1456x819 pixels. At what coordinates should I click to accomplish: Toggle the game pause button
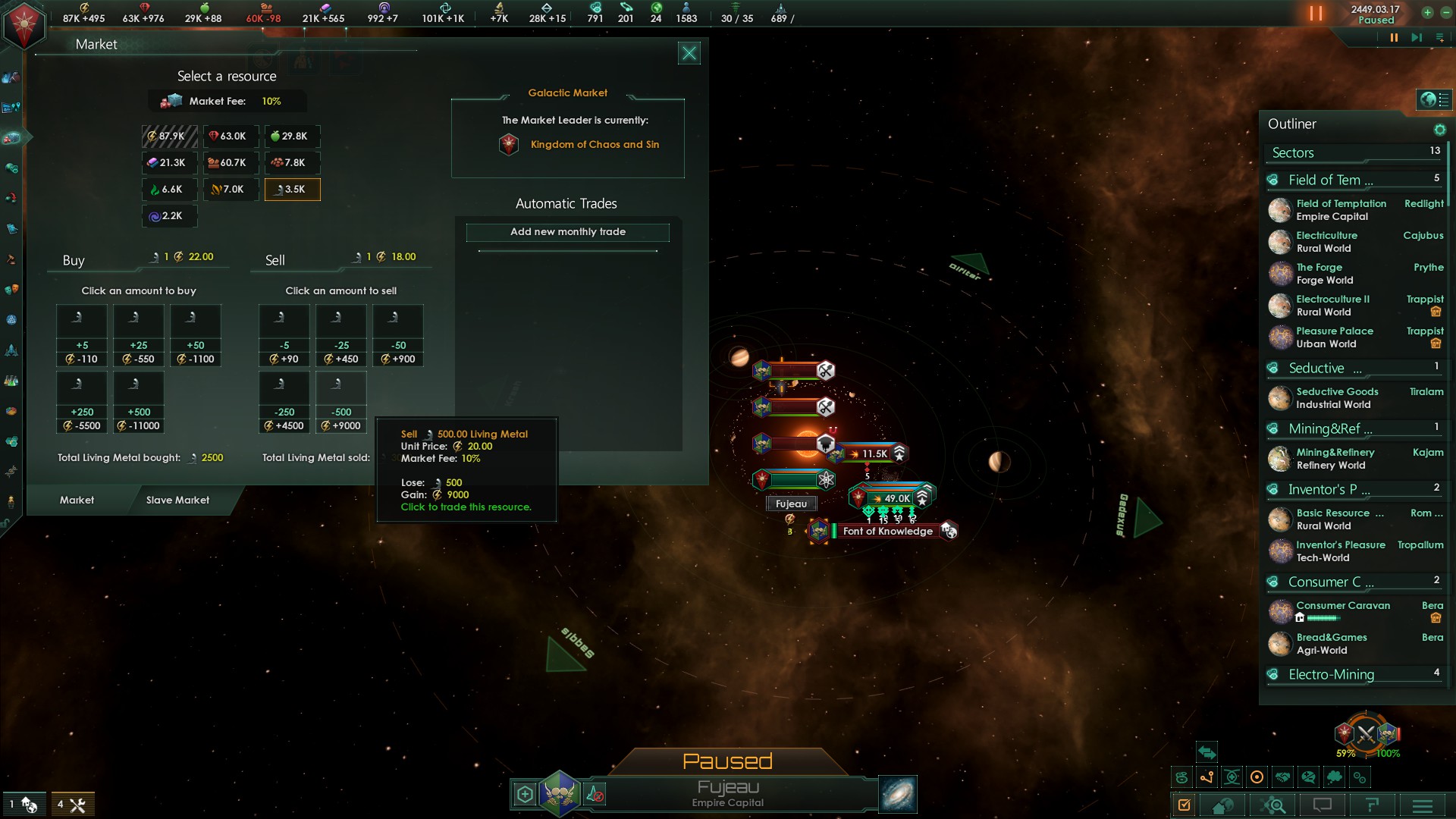click(1316, 14)
